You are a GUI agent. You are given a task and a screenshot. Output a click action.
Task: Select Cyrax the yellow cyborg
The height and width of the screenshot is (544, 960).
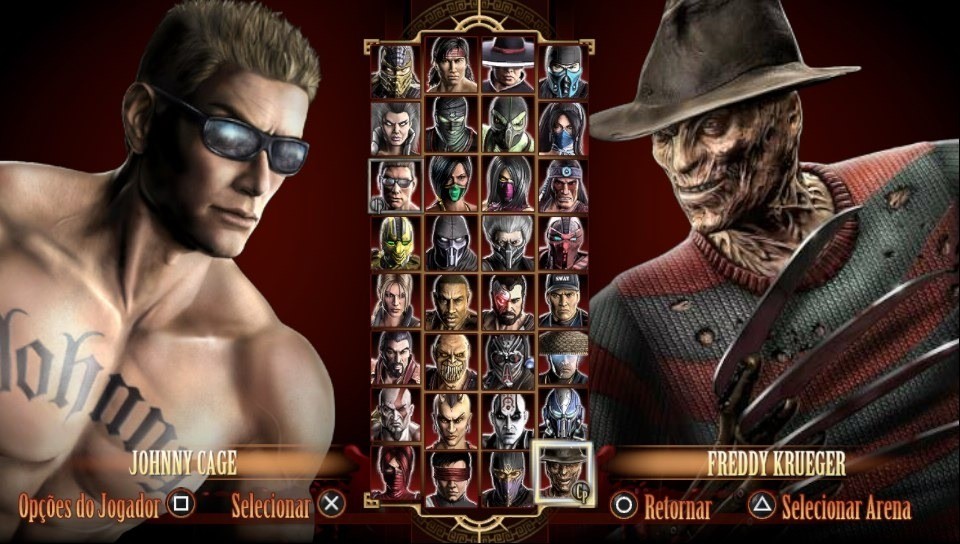click(x=396, y=243)
